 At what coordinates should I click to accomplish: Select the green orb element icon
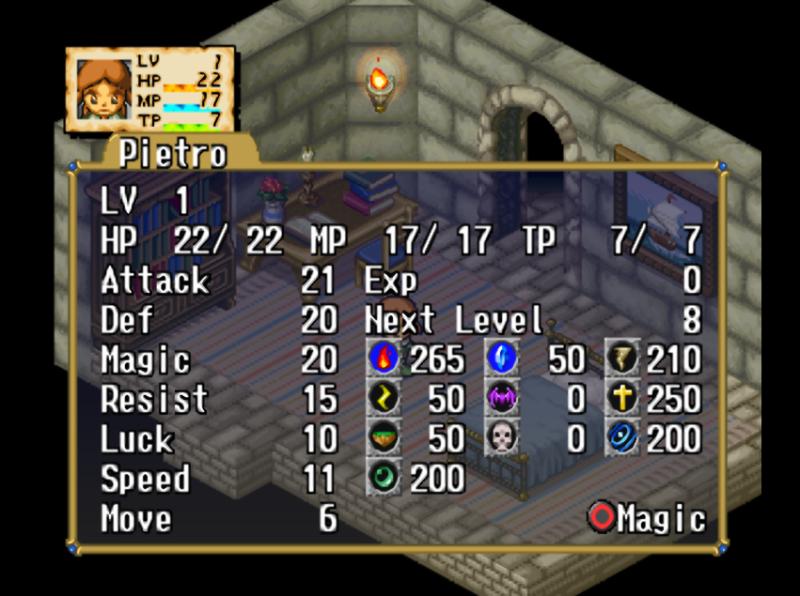click(384, 478)
